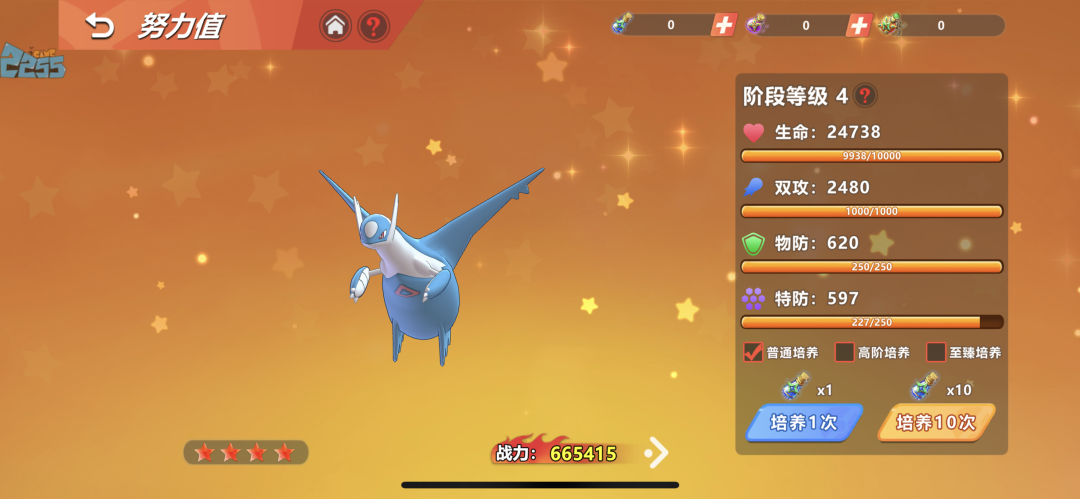1080x499 pixels.
Task: Add more purple potions with plus button
Action: pos(858,25)
